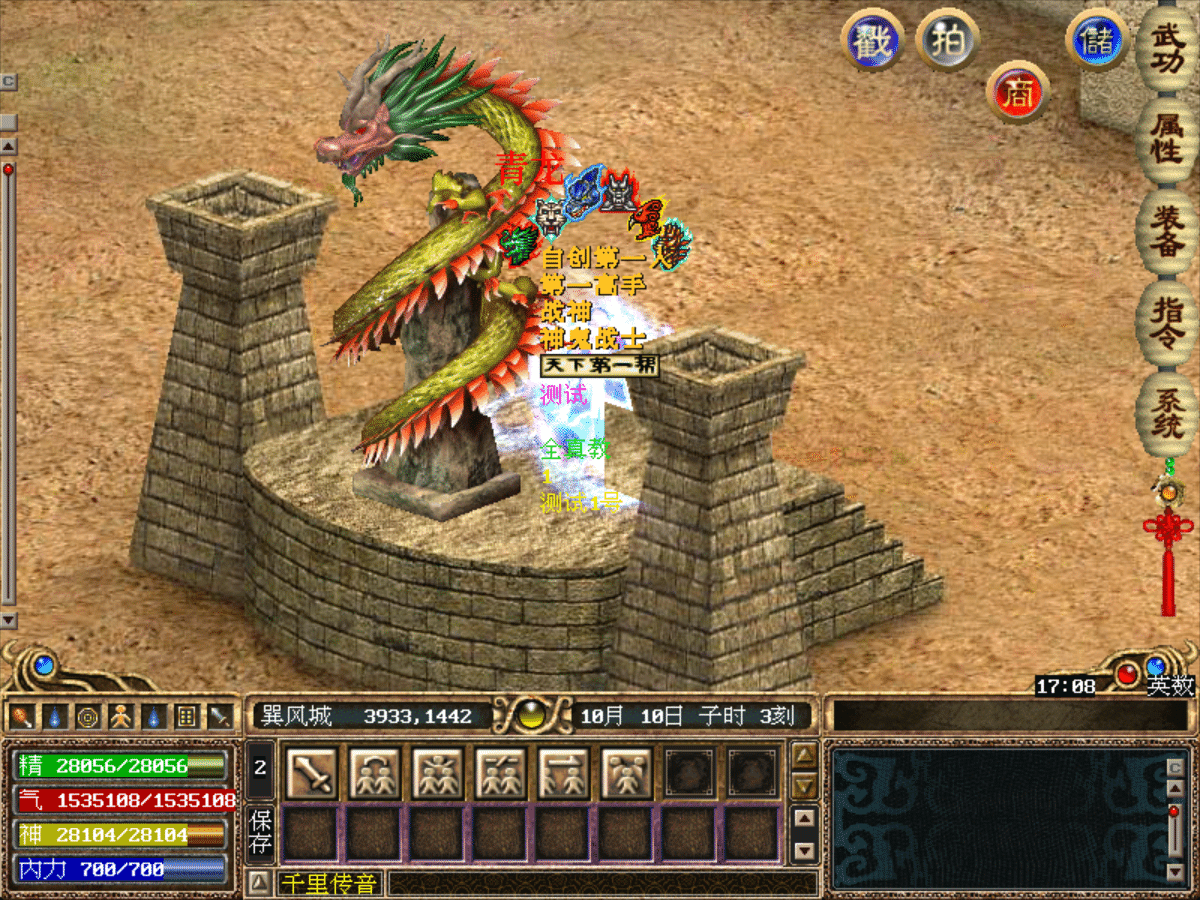Open the 武功 martial arts lantern menu
Viewport: 1200px width, 900px height.
pyautogui.click(x=1167, y=48)
